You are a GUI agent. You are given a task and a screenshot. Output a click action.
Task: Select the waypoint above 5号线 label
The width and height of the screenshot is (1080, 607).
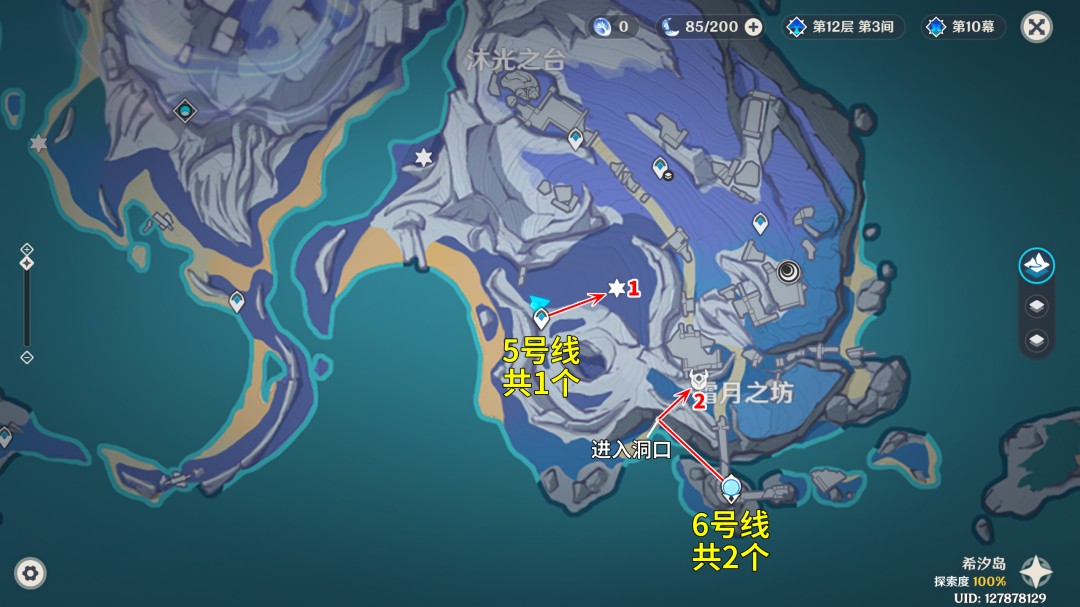coord(541,319)
